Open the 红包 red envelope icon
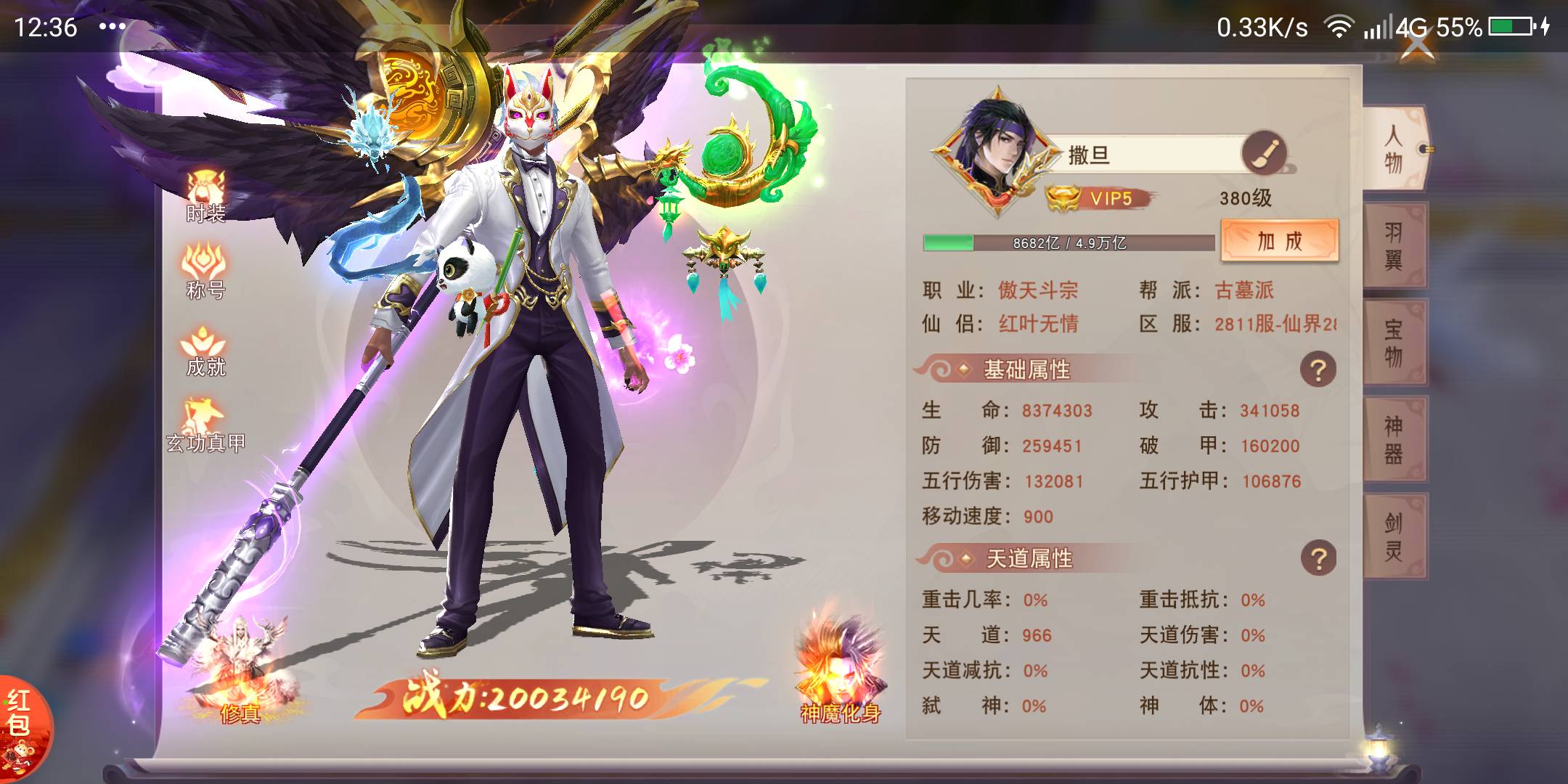 point(22,726)
